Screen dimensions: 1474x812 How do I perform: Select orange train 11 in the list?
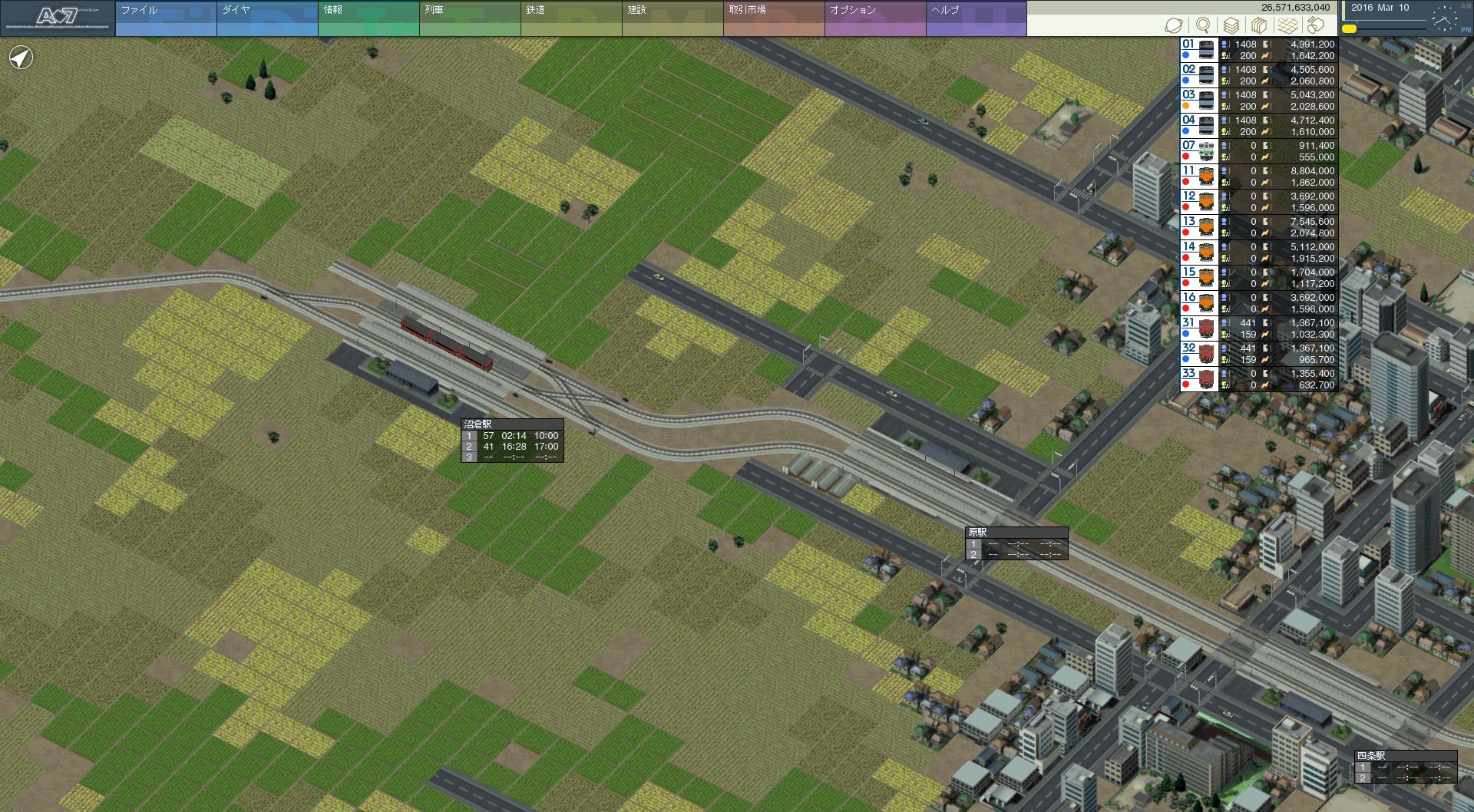1259,177
